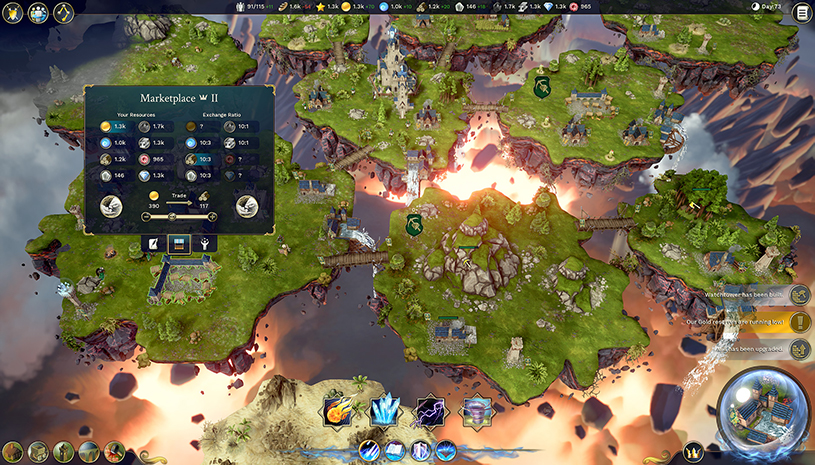View the Gold reserves running low warning

[800, 322]
